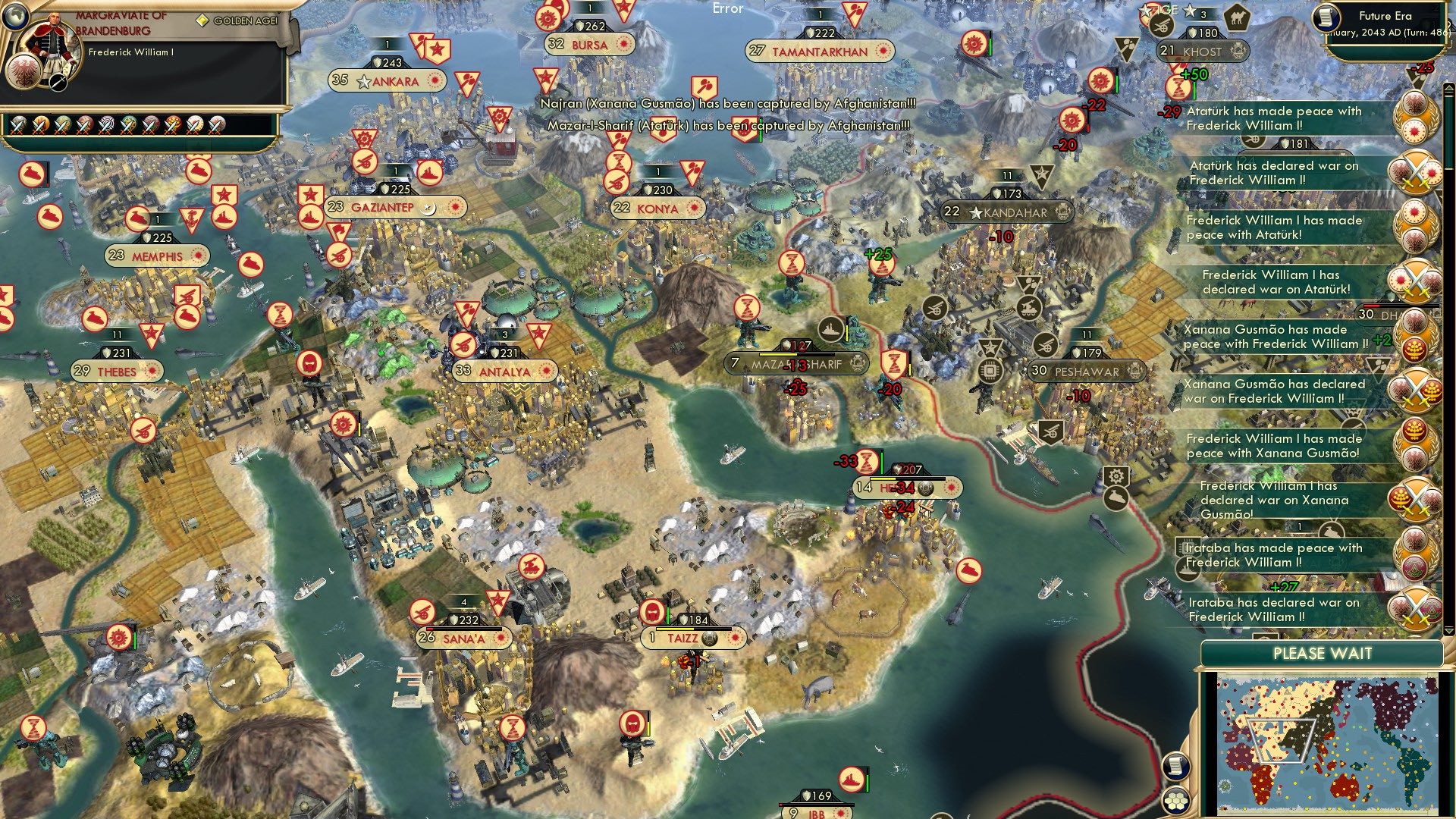Image resolution: width=1456 pixels, height=819 pixels.
Task: Click the PLEASE WAIT banner
Action: 1323,653
